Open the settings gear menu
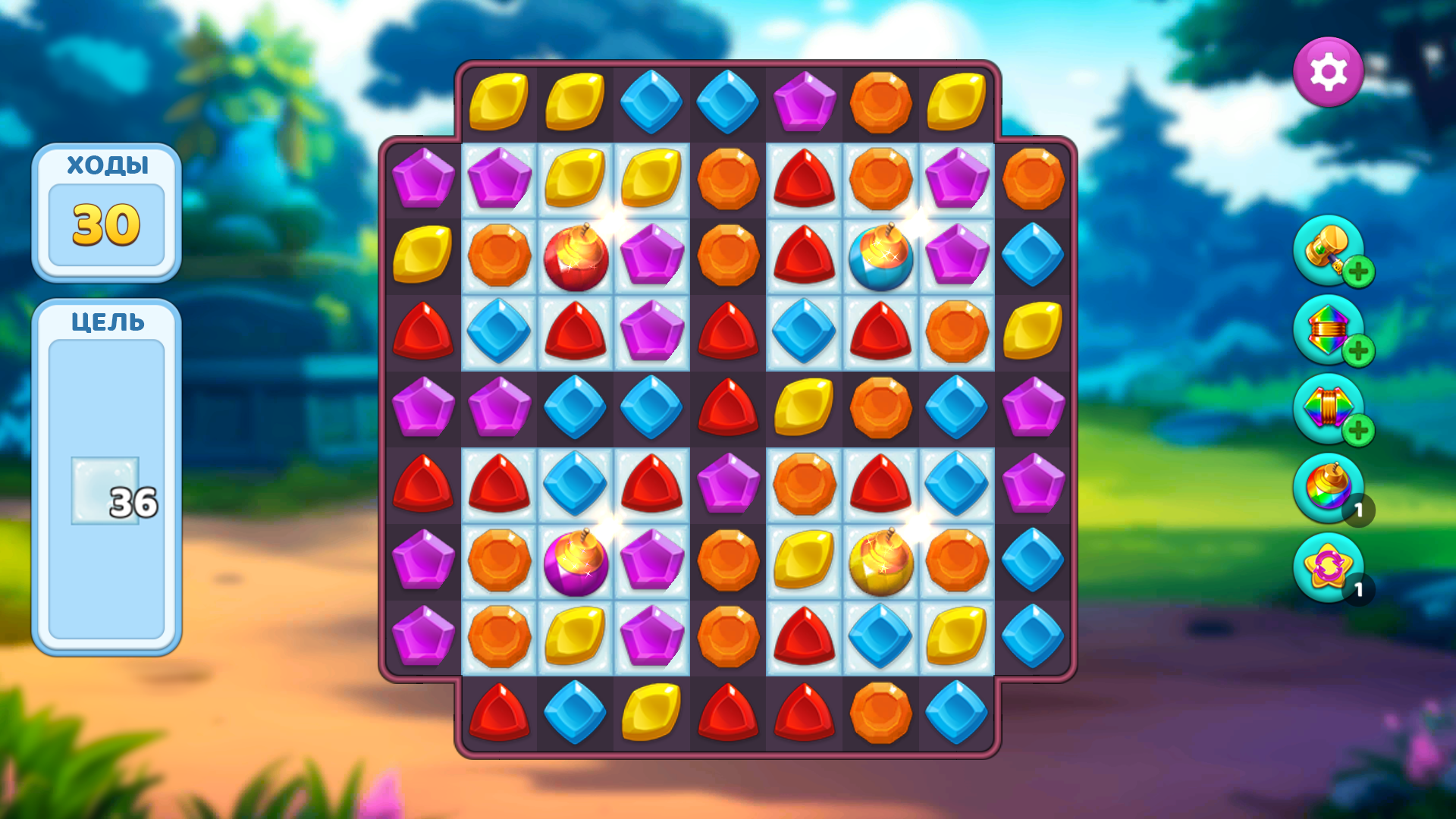Viewport: 1456px width, 819px height. 1329,71
